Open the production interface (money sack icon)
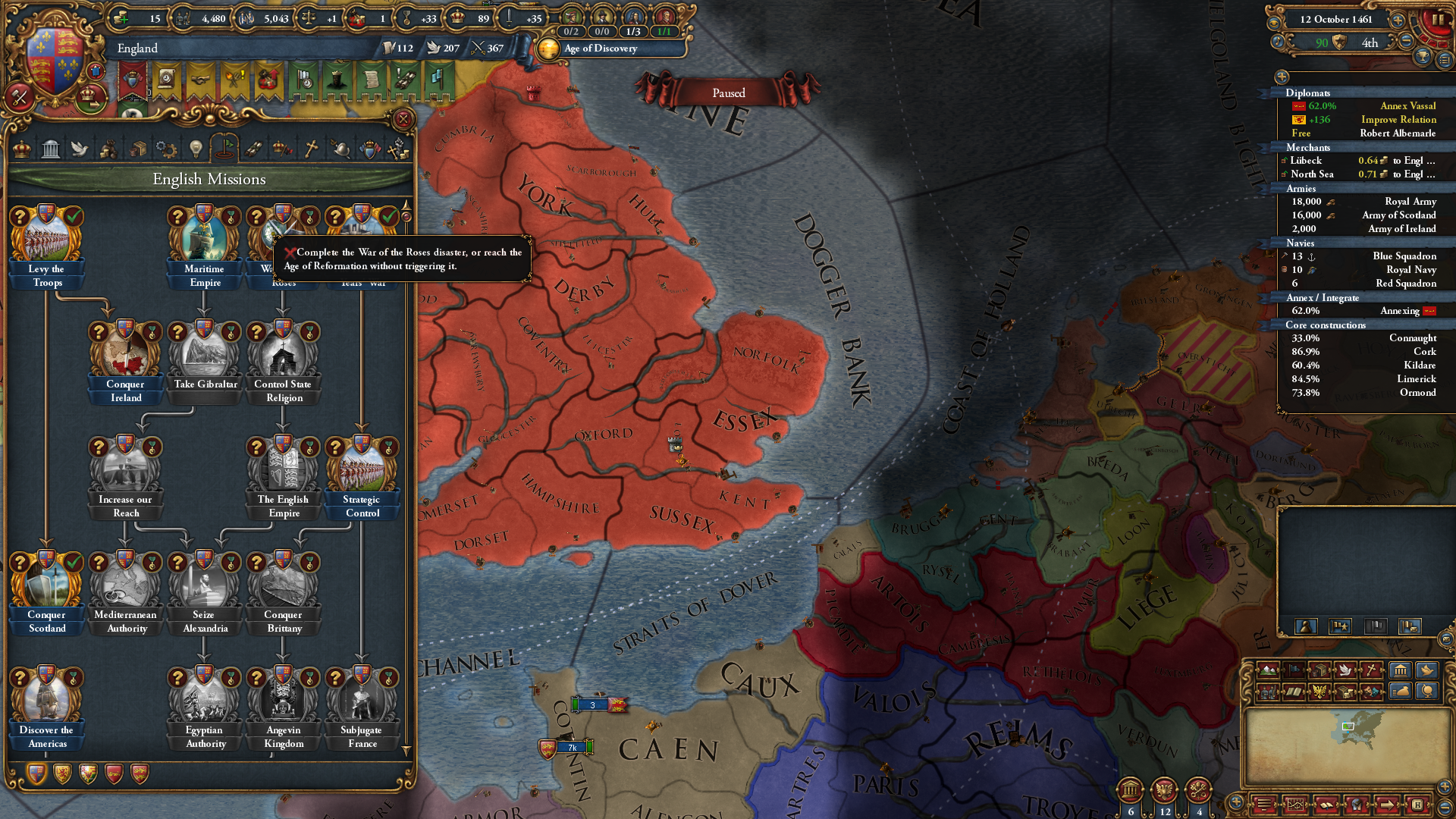Screen dimensions: 1456x819 point(1401,694)
